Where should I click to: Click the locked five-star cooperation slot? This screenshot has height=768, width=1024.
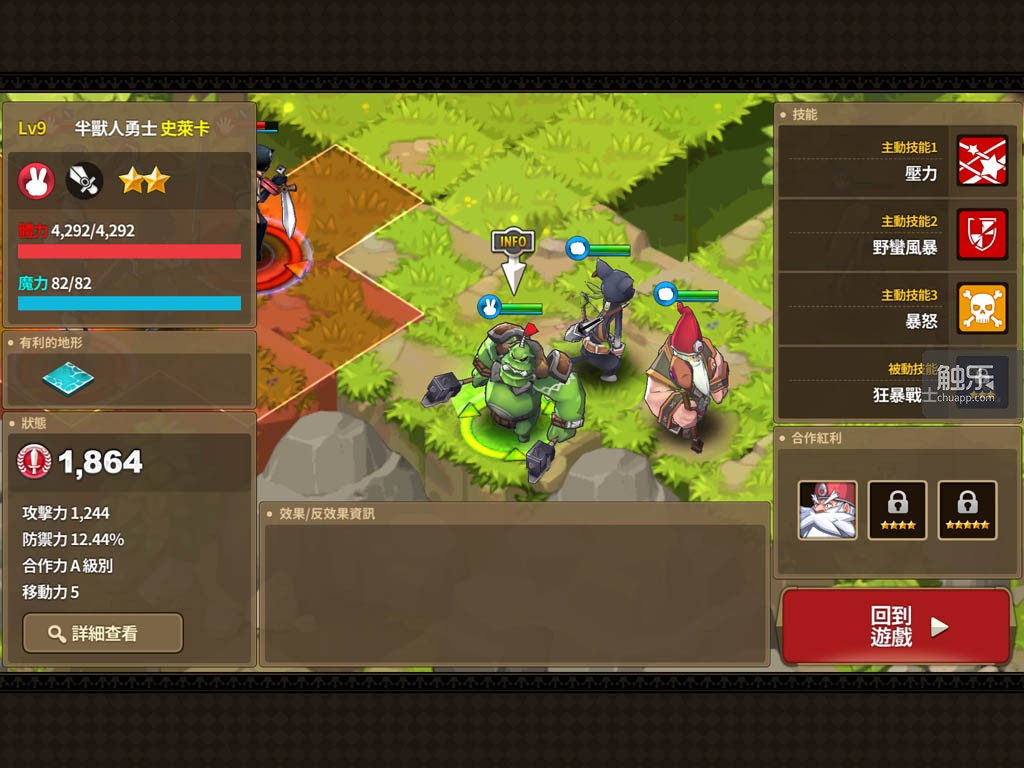point(967,510)
